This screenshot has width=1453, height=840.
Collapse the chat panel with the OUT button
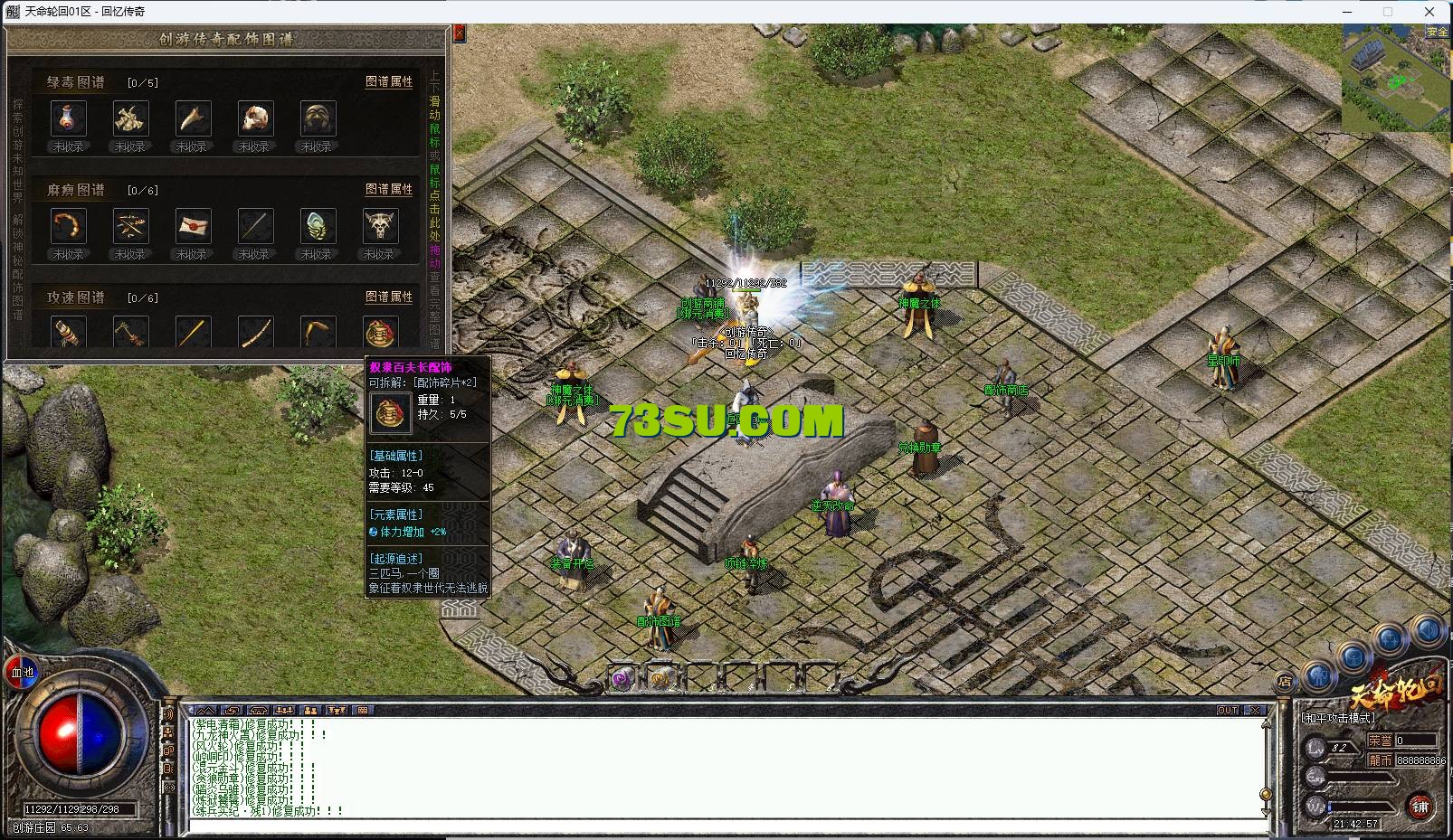click(x=1228, y=710)
